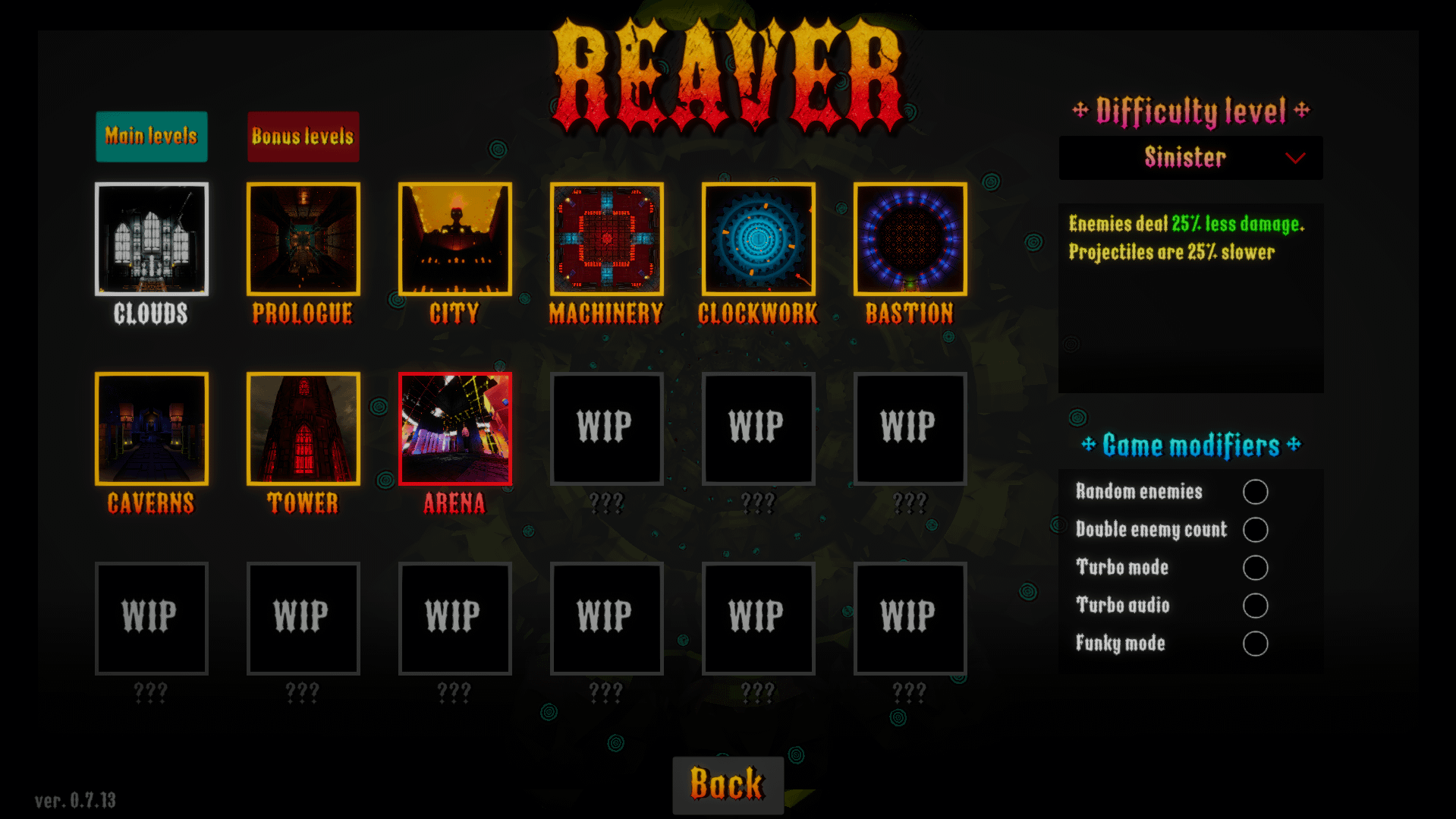Viewport: 1456px width, 819px height.
Task: Select the Clouds level tile
Action: [x=152, y=239]
